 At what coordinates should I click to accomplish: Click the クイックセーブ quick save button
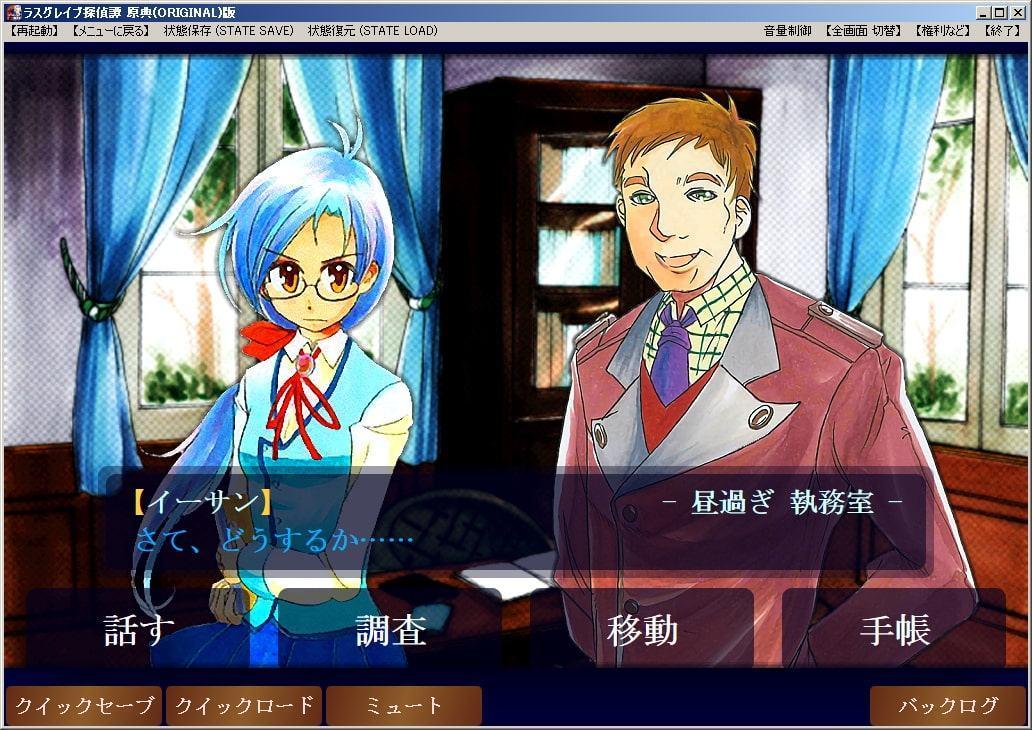84,706
